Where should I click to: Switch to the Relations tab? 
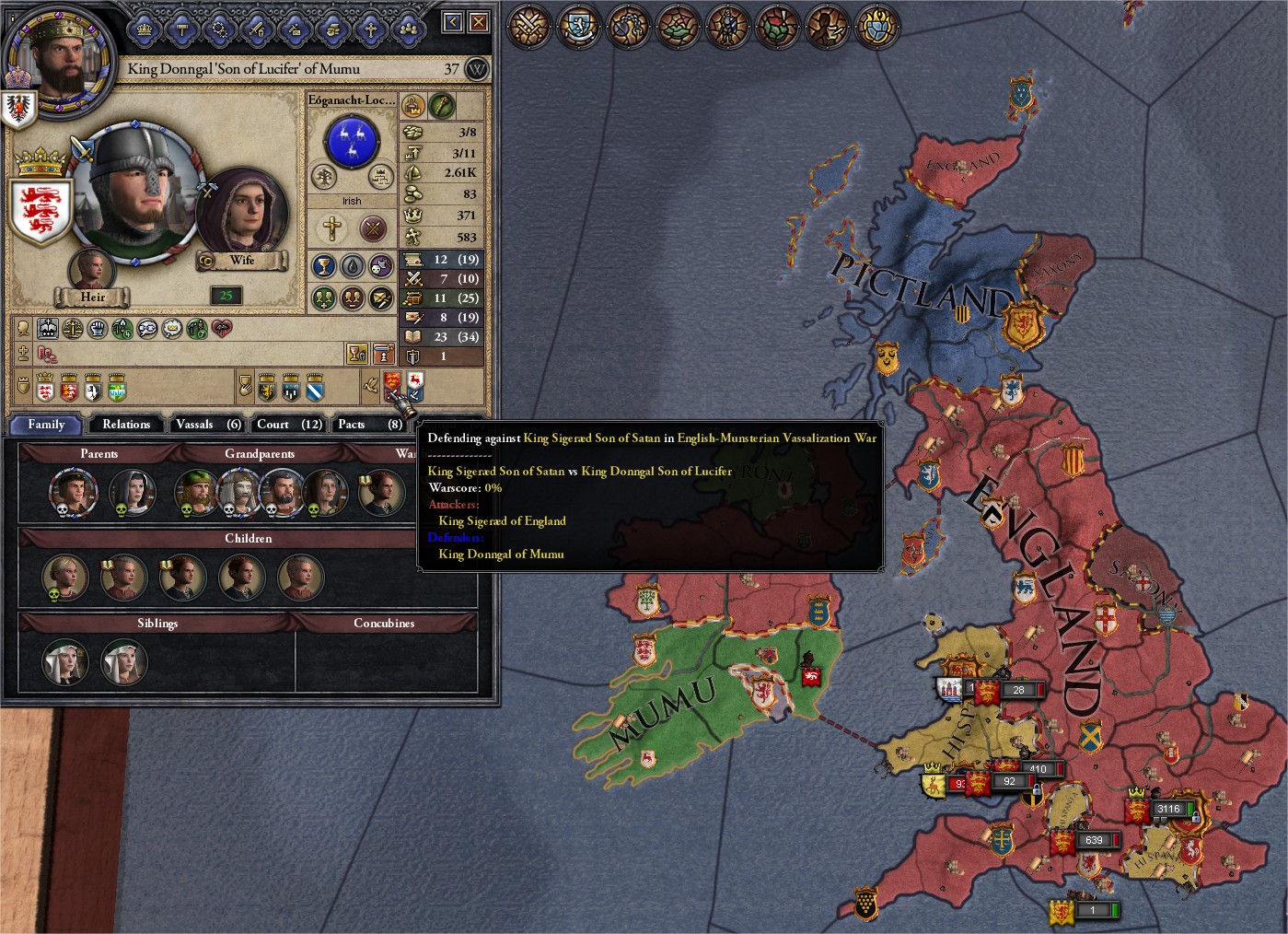pos(125,424)
